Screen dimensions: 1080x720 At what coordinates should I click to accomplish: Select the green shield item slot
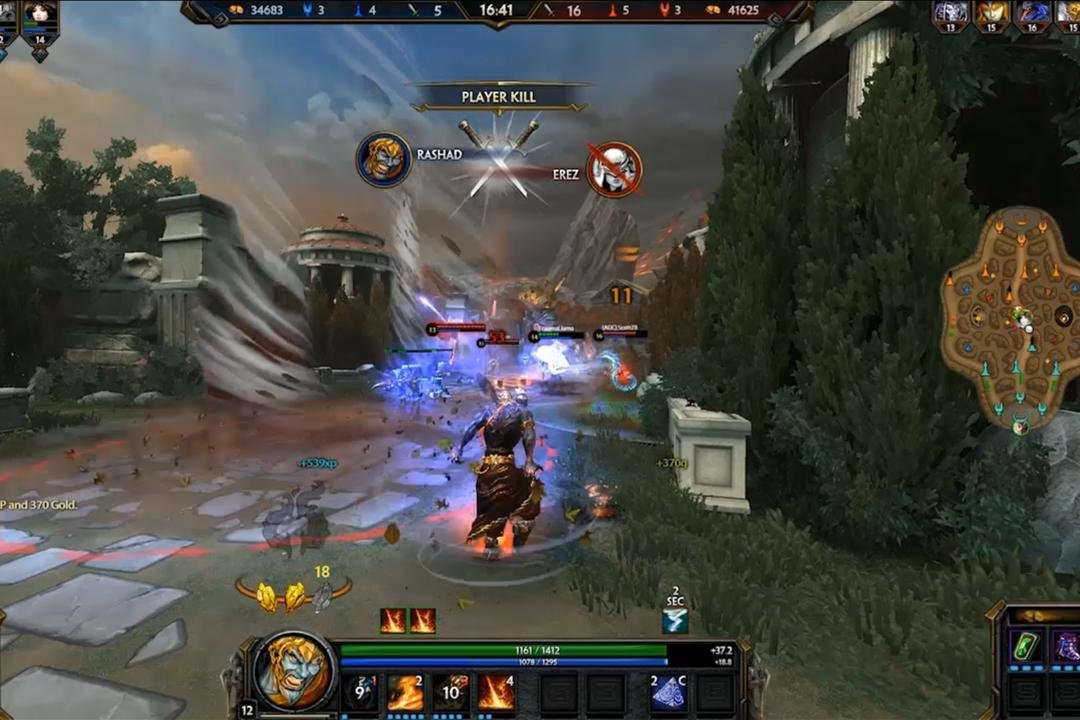(x=1024, y=647)
